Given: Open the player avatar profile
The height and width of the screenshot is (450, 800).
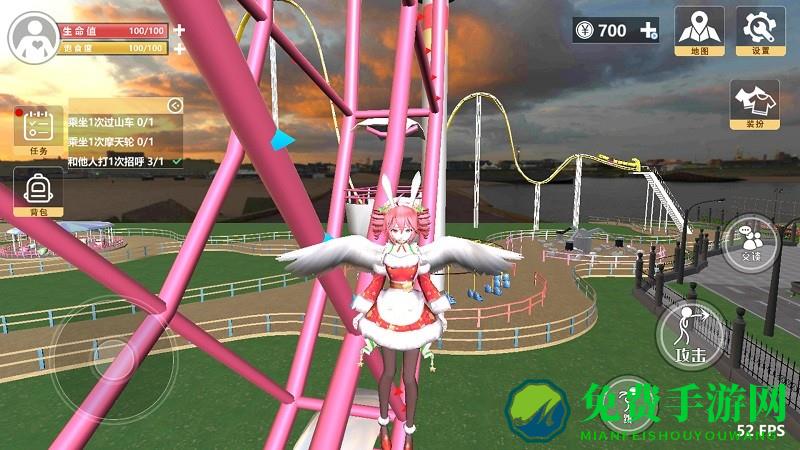Looking at the screenshot, I should click(33, 38).
